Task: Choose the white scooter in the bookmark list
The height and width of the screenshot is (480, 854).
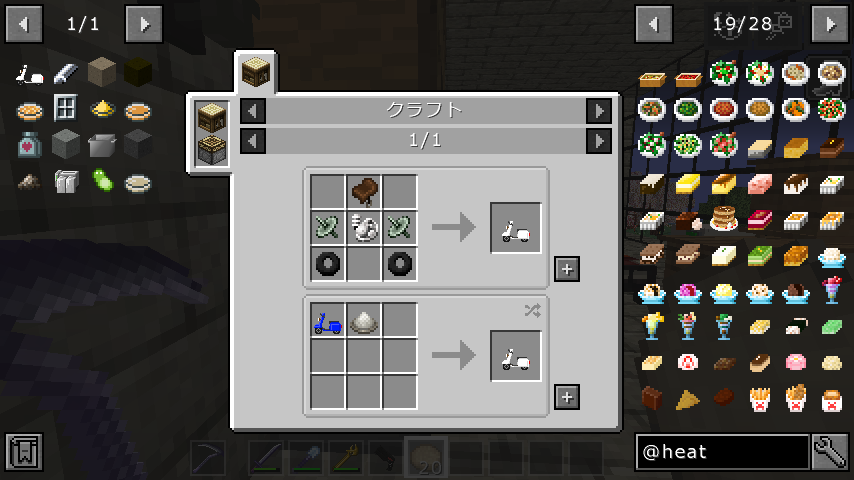Action: 29,73
